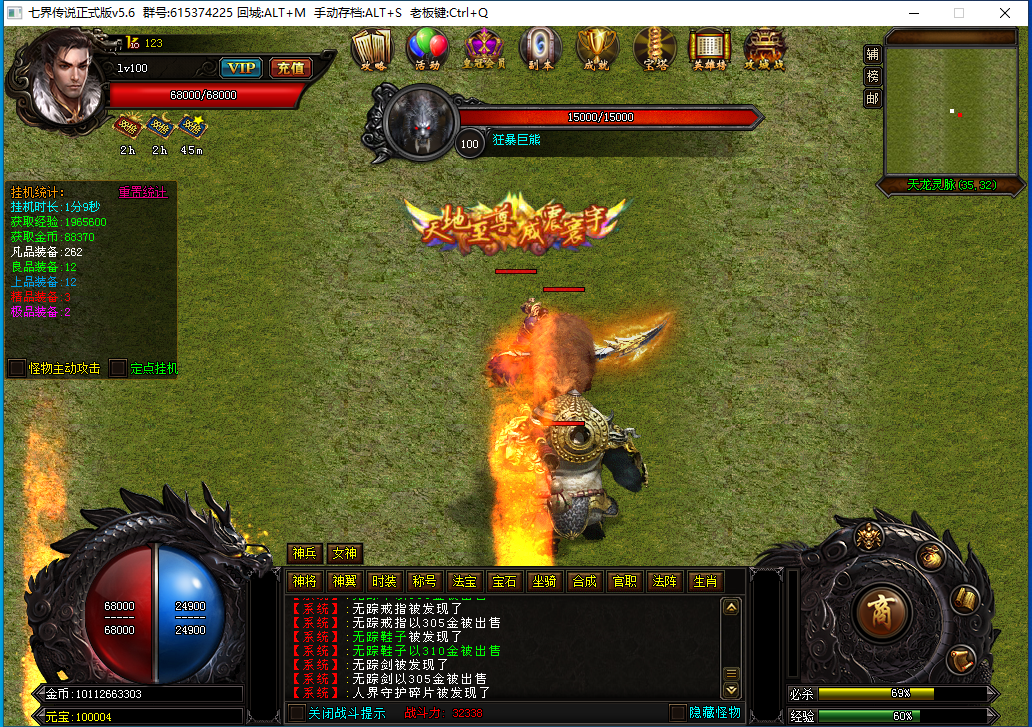Click the 充值 recharge button

click(x=290, y=68)
